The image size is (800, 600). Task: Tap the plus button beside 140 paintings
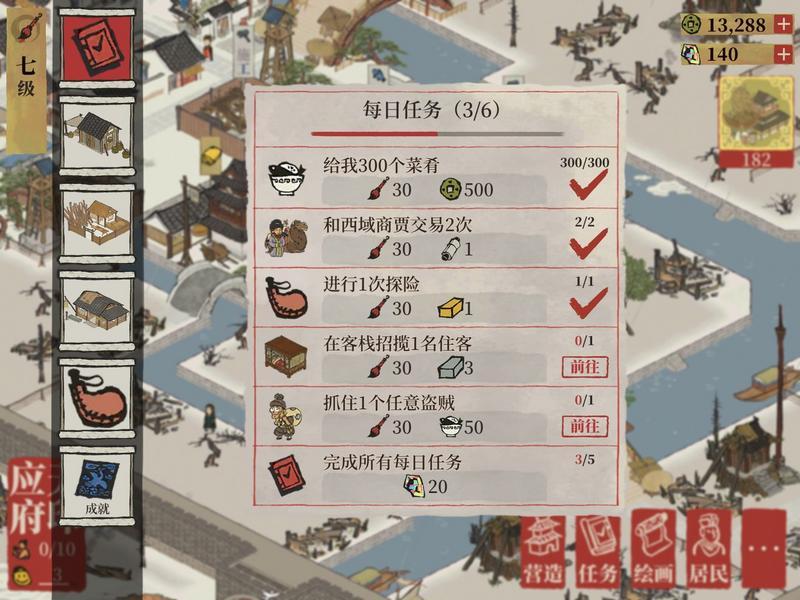pyautogui.click(x=783, y=54)
